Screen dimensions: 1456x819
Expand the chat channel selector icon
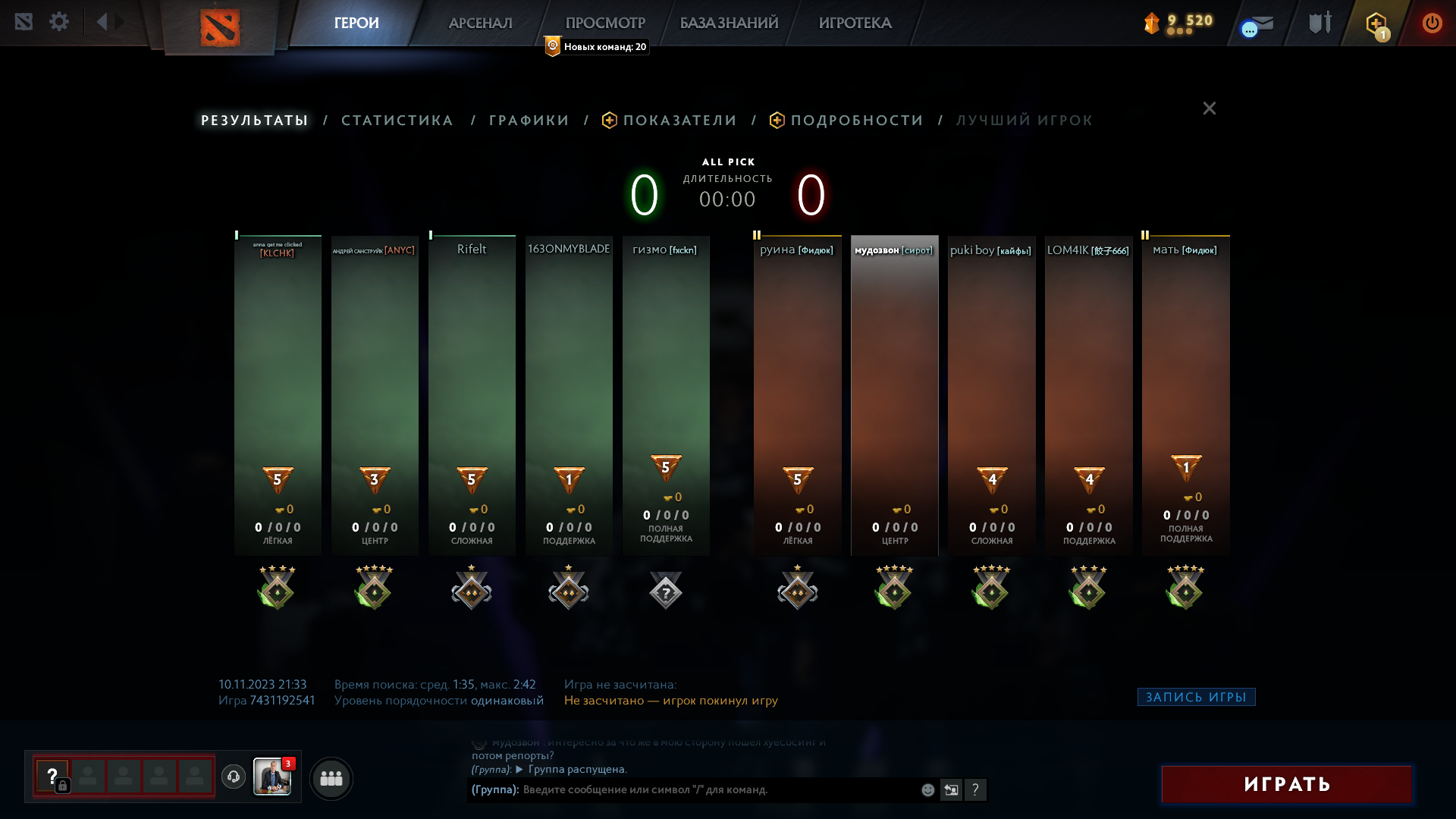point(951,789)
